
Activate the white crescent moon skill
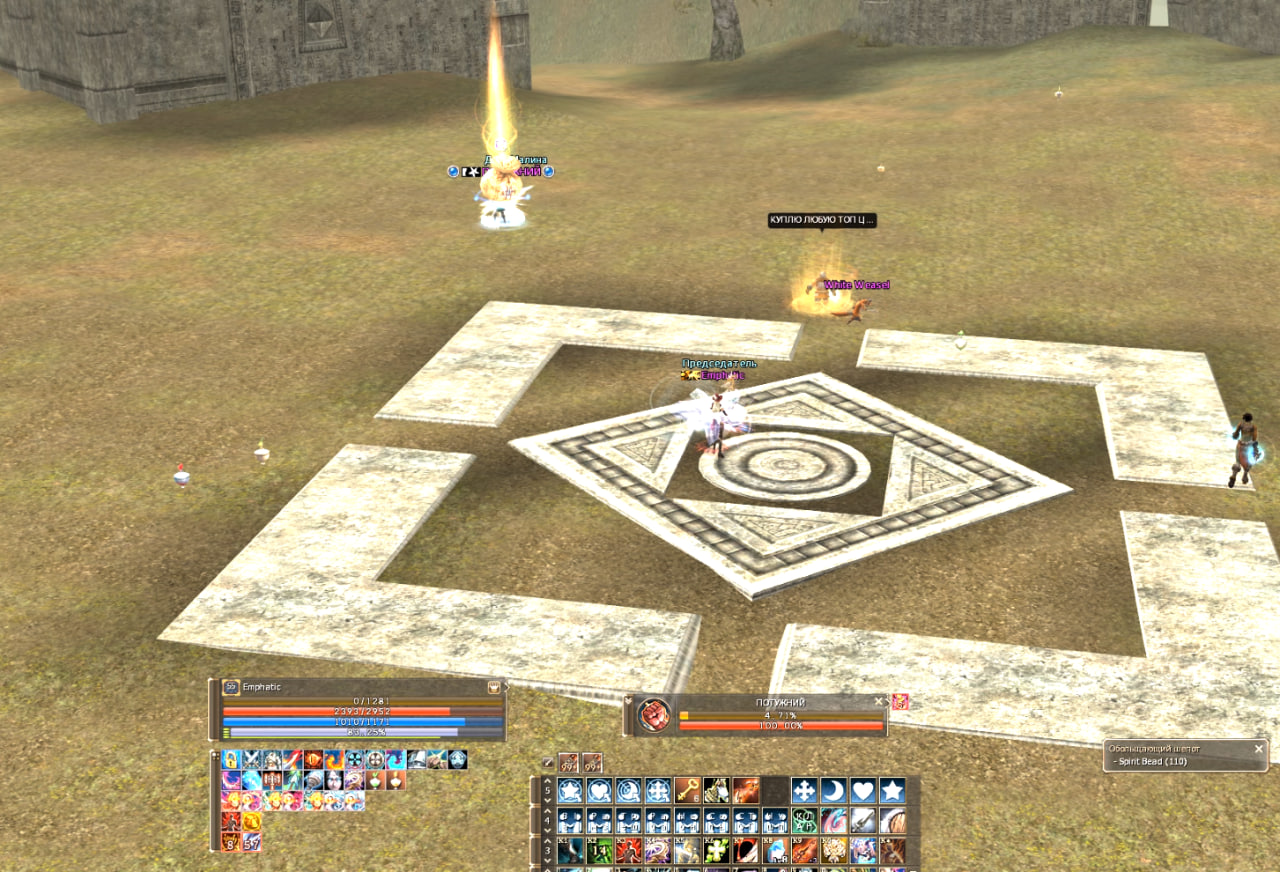[x=834, y=791]
